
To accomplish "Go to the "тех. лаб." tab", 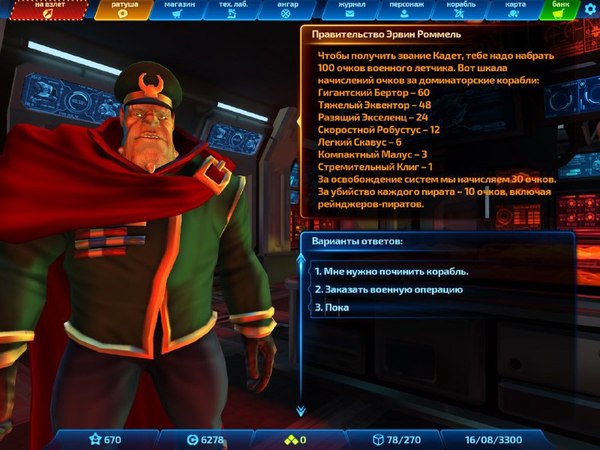I will coord(235,9).
